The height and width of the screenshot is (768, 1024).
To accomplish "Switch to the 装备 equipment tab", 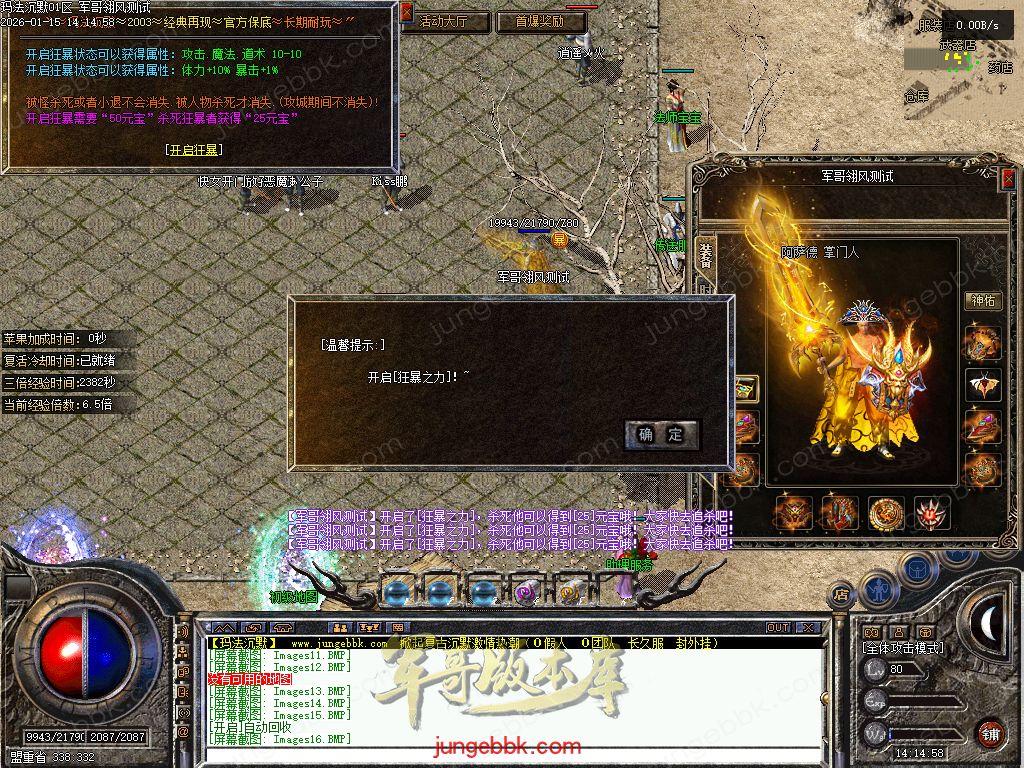I will (706, 255).
